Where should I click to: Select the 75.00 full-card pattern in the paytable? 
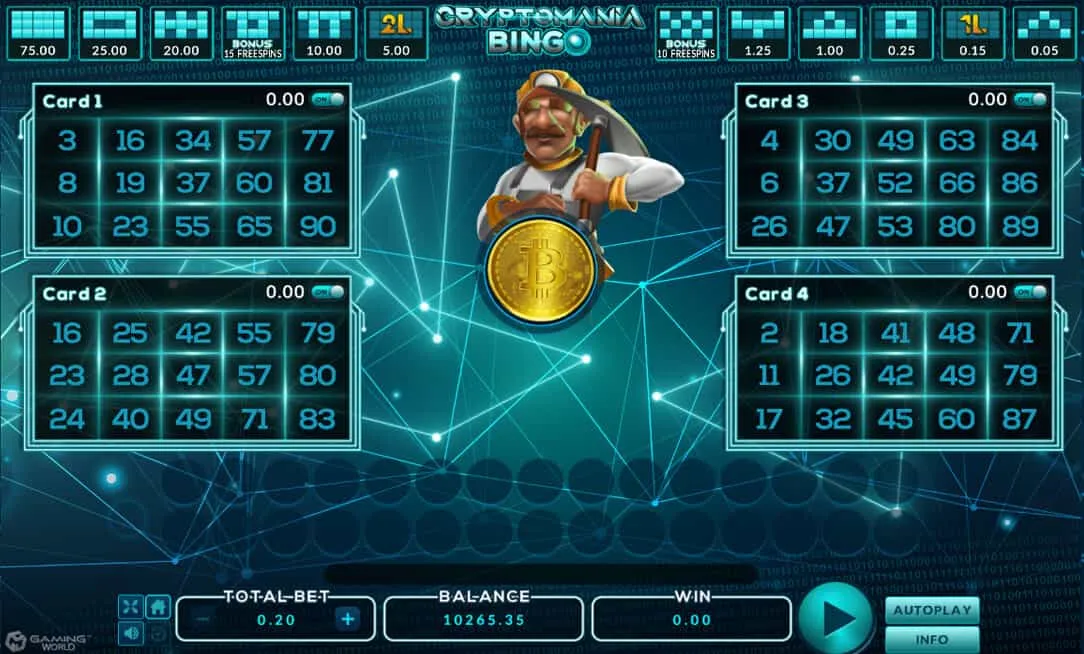[x=39, y=33]
